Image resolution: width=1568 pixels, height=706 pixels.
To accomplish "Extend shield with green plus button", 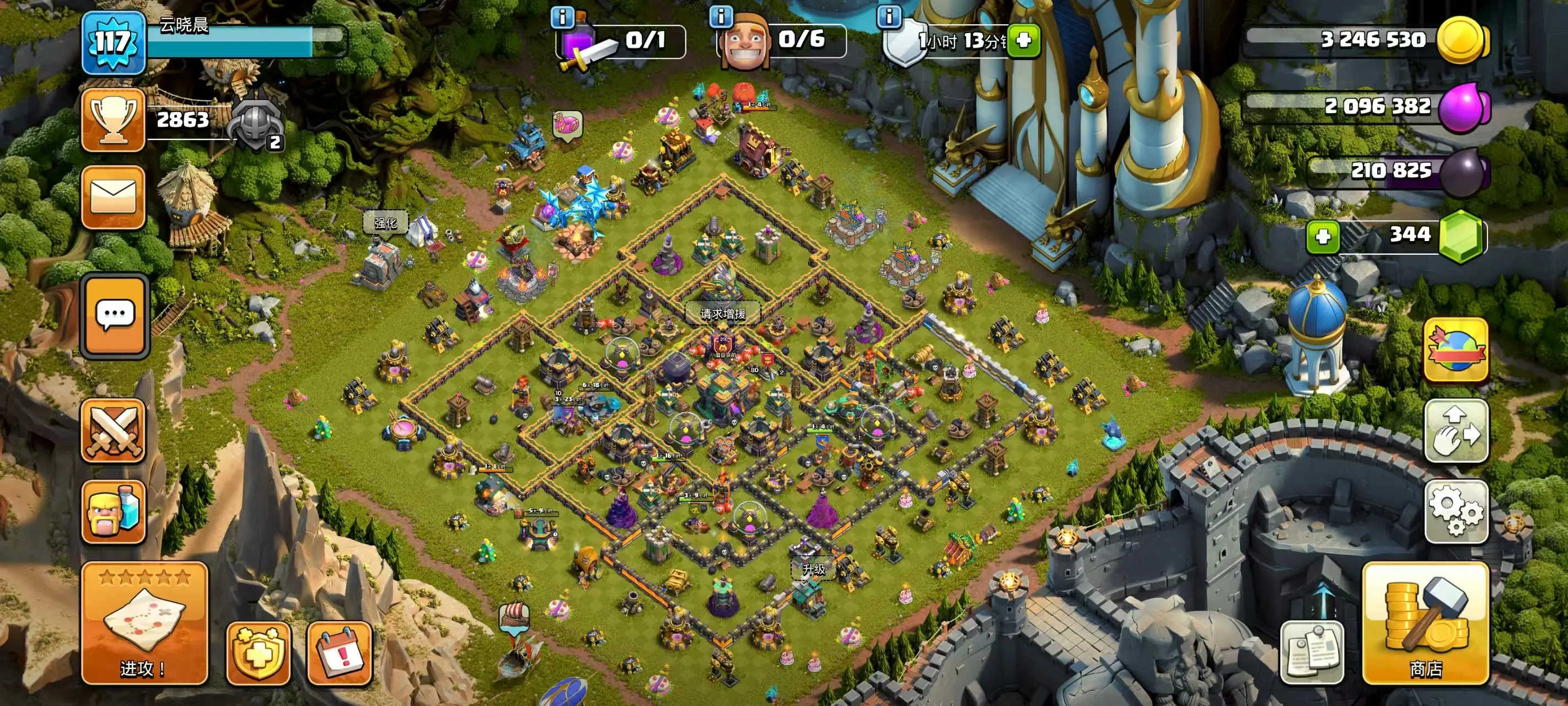I will pyautogui.click(x=1023, y=41).
